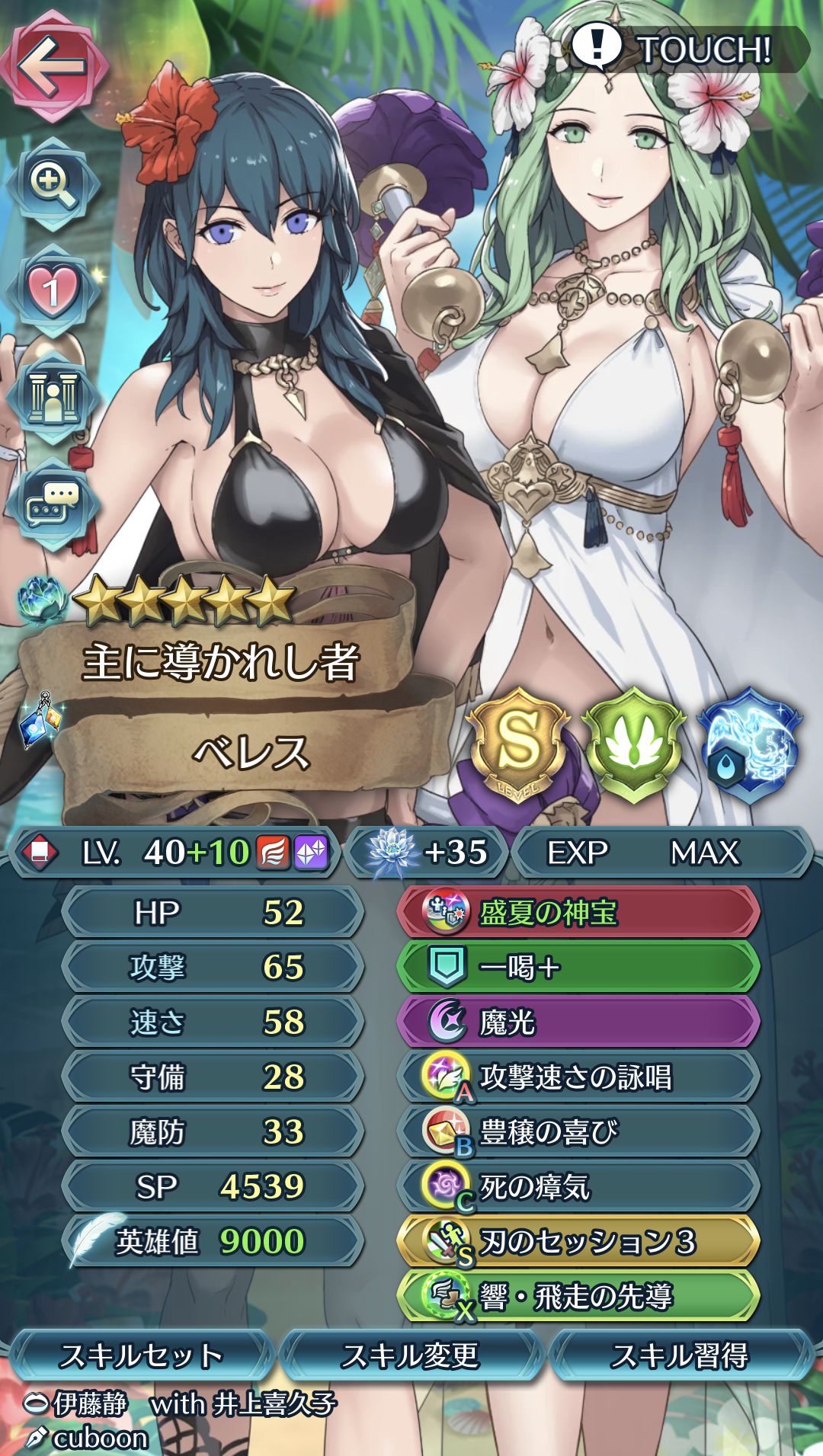
Task: Open the speech bubble dialogue icon
Action: 53,504
